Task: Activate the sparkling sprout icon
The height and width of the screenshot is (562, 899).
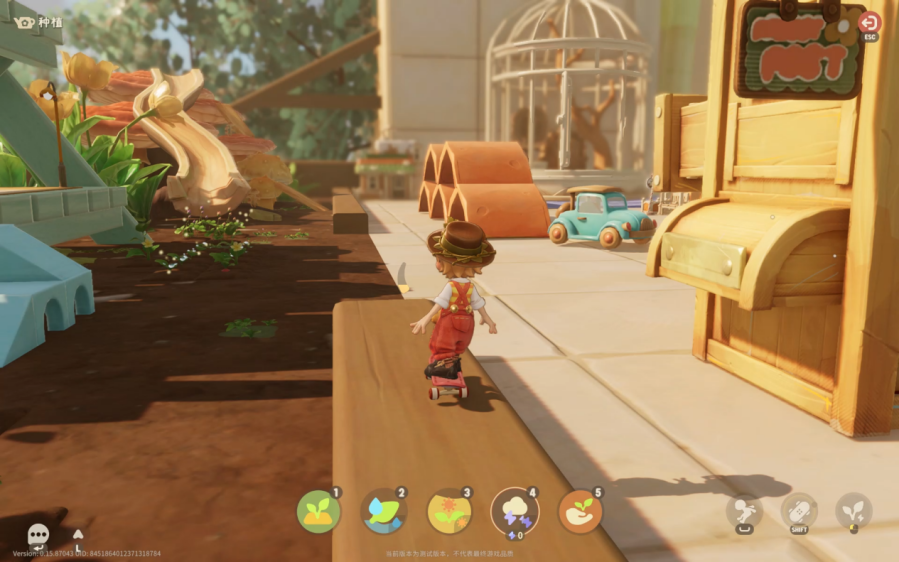Action: coord(854,511)
